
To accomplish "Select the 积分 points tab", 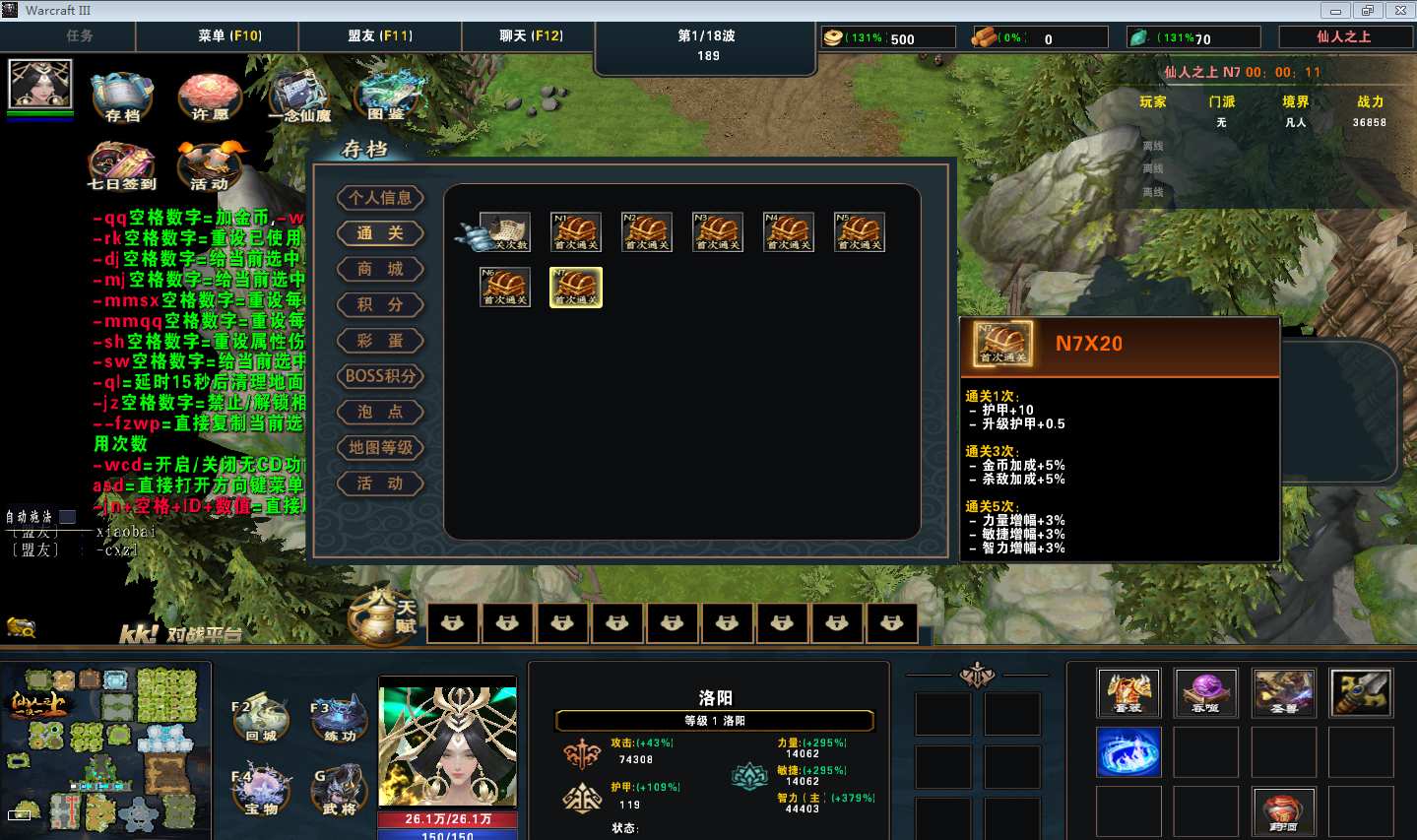I will [x=380, y=304].
